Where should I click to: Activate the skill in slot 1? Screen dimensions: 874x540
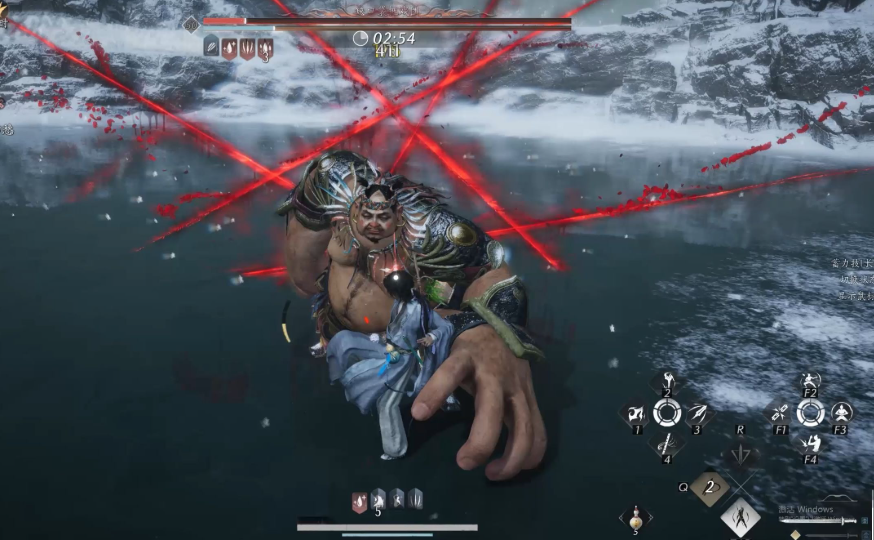[635, 413]
